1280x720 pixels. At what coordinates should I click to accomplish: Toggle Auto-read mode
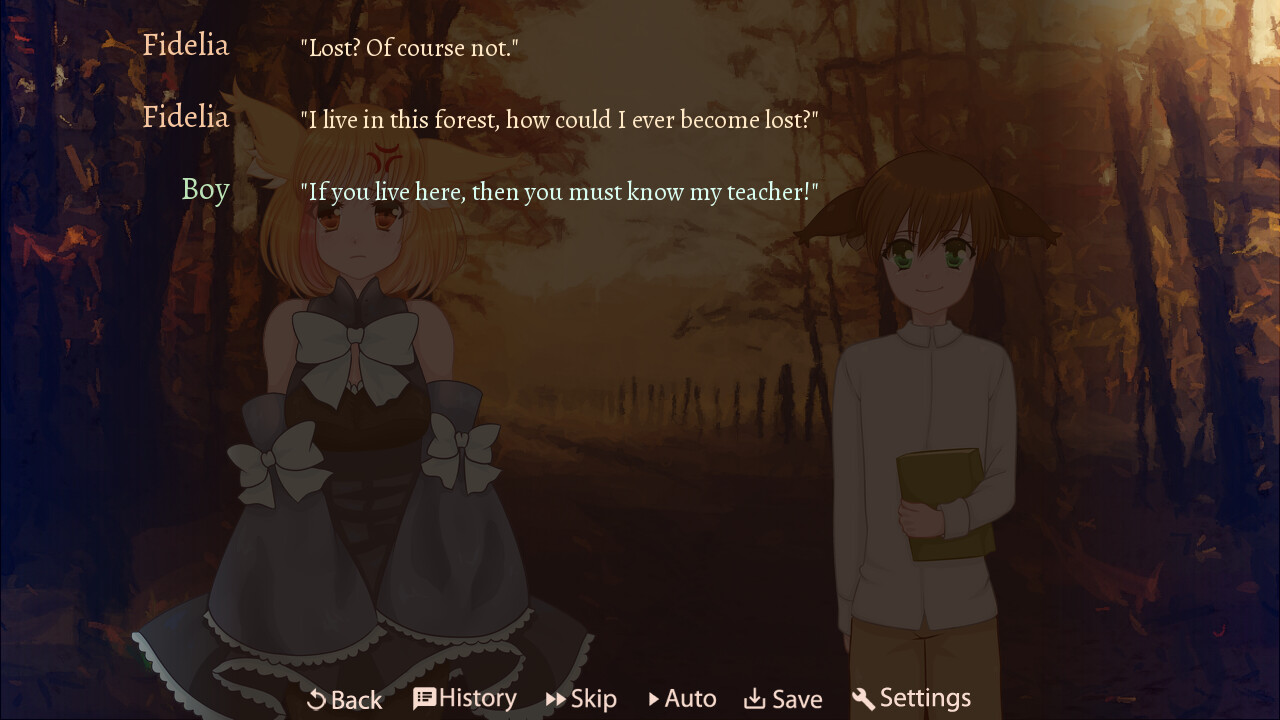coord(682,698)
